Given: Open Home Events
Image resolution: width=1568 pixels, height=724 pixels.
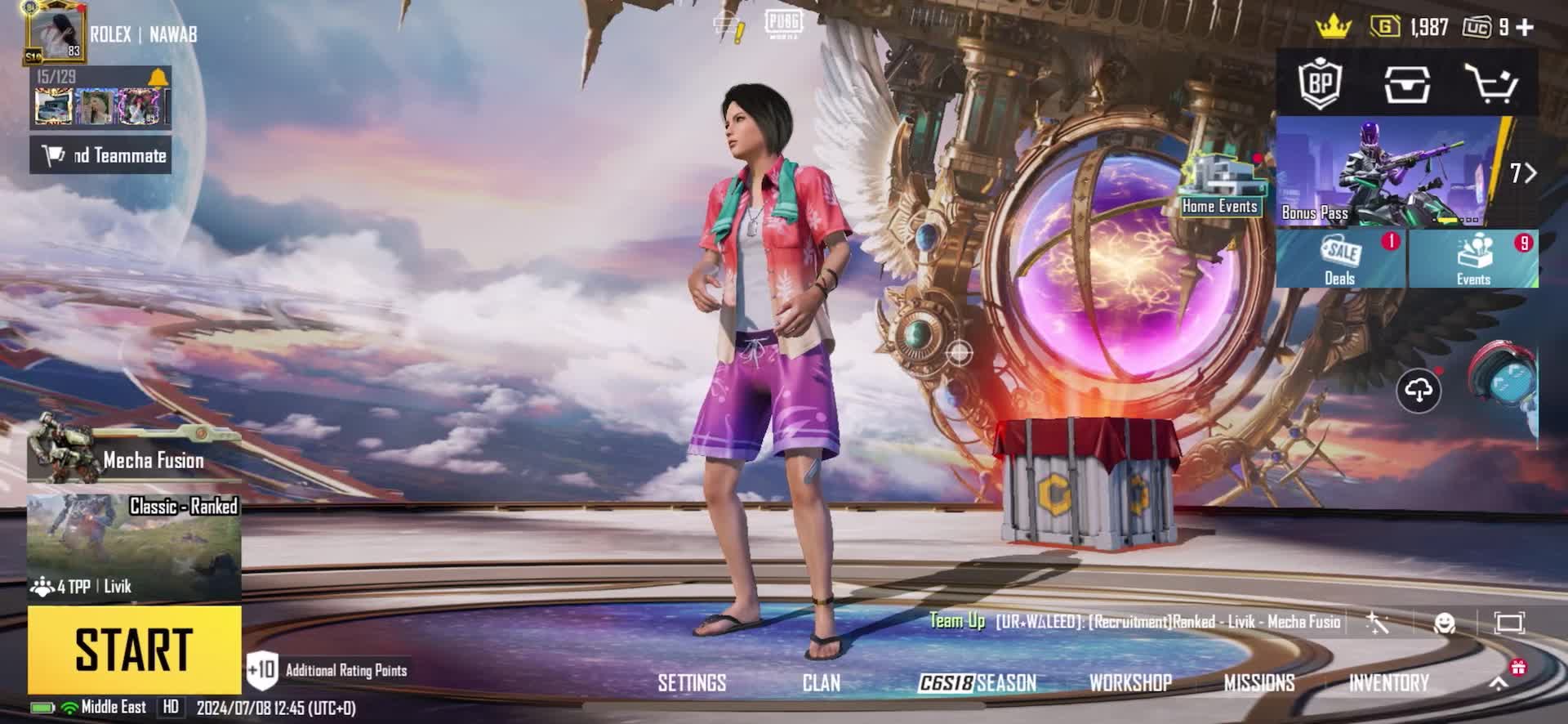Looking at the screenshot, I should 1220,185.
